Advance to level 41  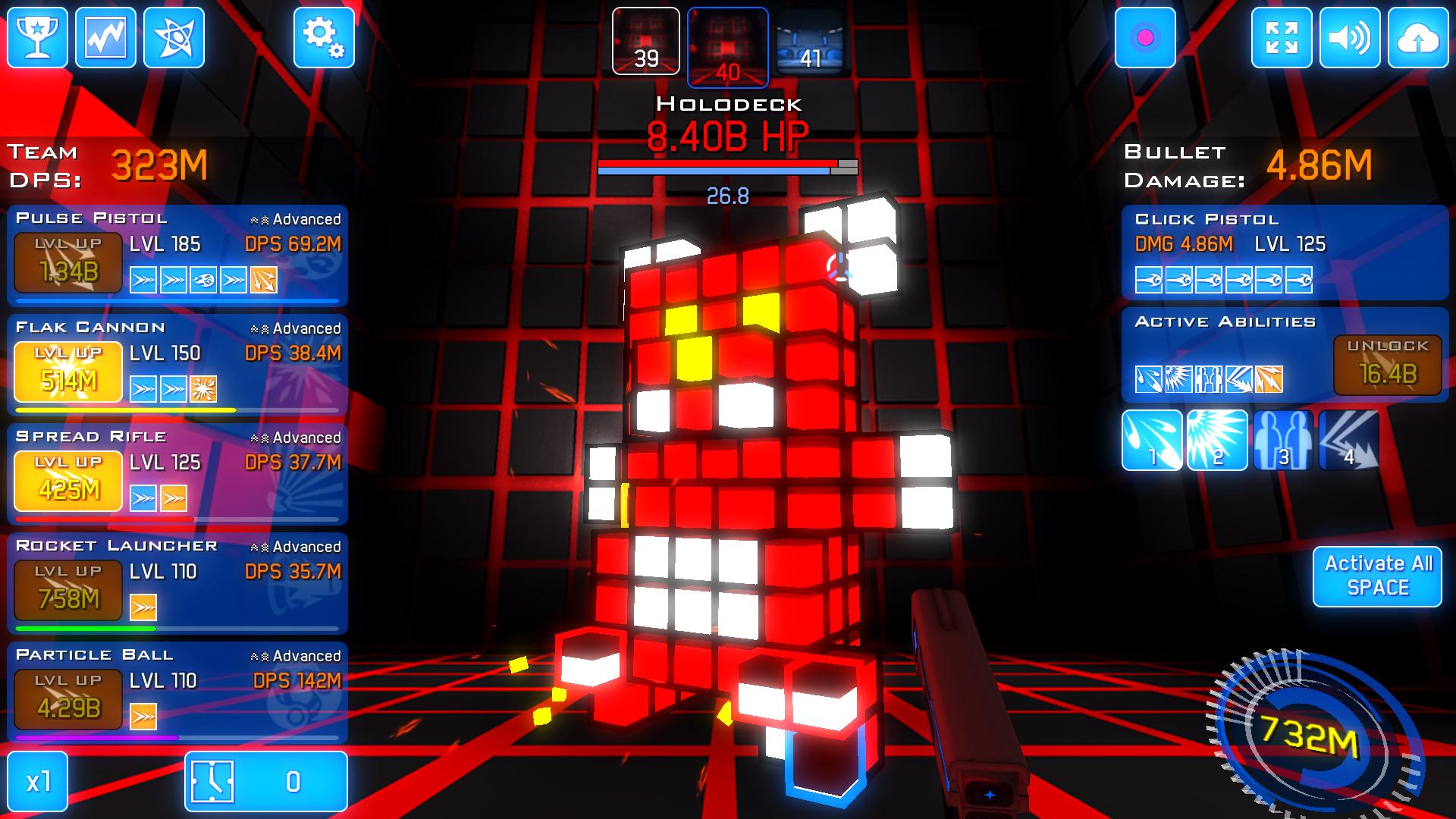pos(810,42)
